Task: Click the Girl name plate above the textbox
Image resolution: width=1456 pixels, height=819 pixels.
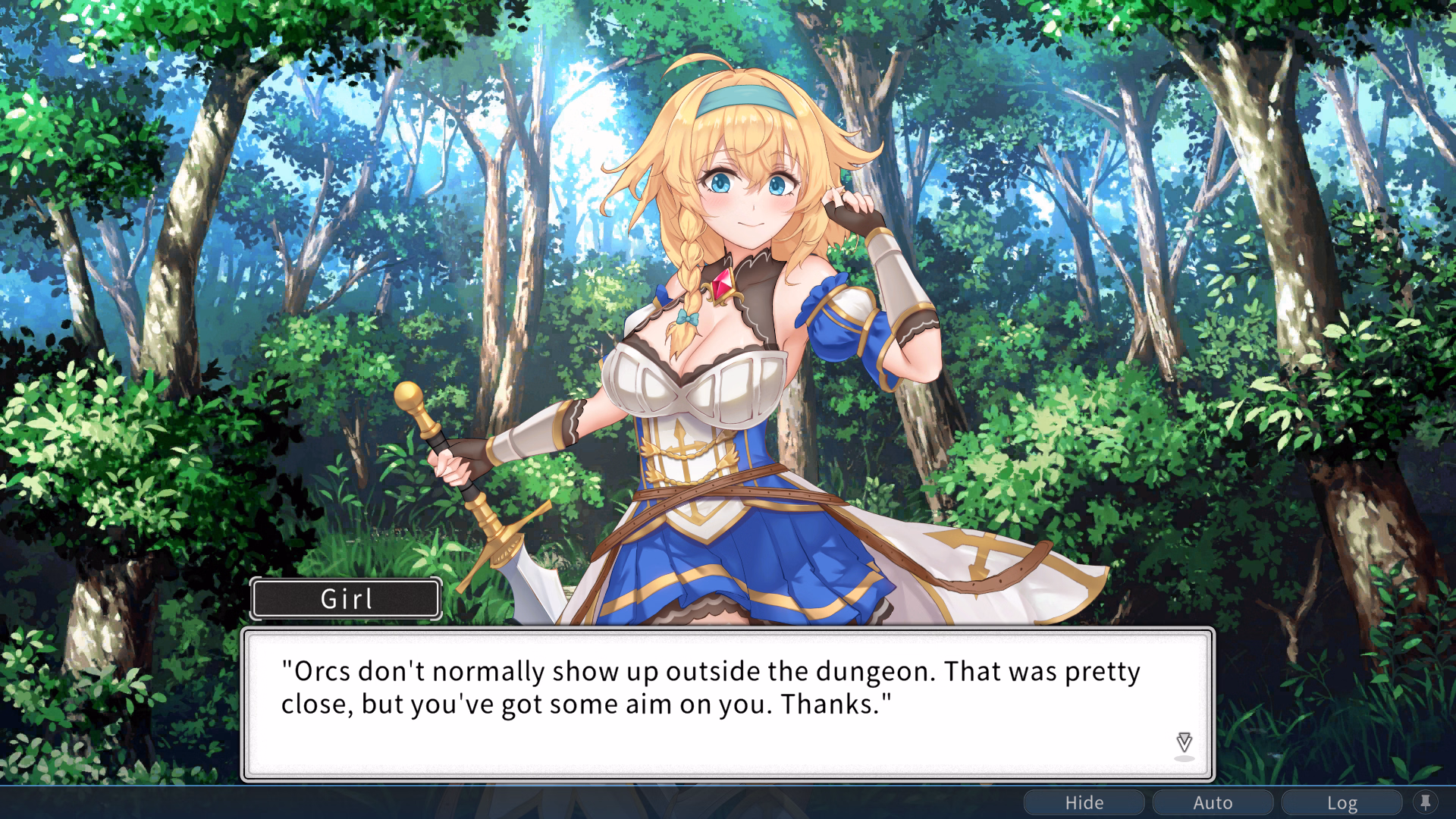Action: point(346,598)
